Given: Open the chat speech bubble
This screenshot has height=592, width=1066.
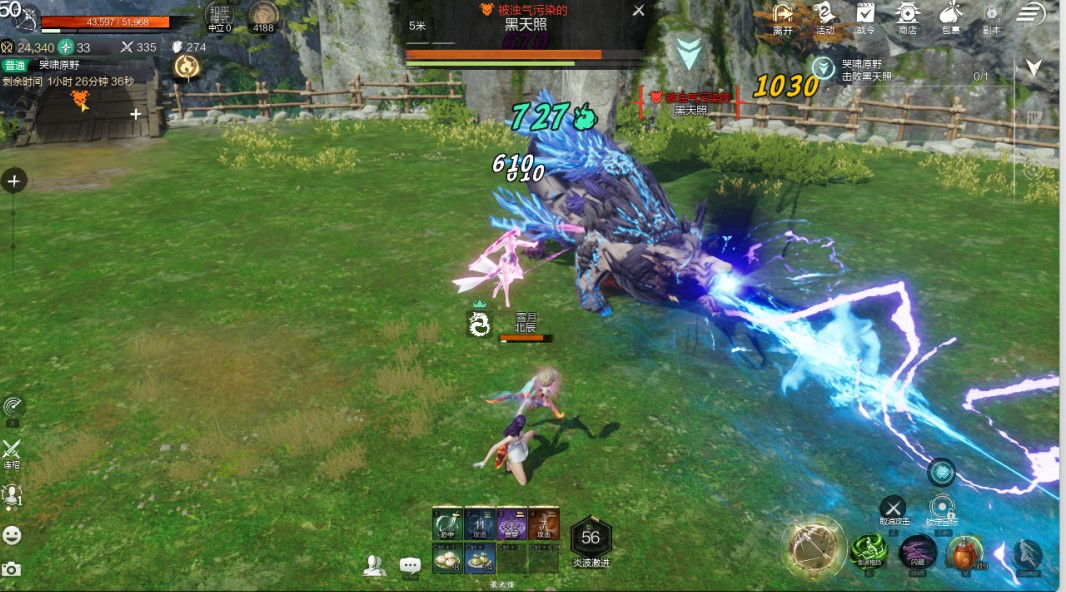Looking at the screenshot, I should [x=410, y=566].
